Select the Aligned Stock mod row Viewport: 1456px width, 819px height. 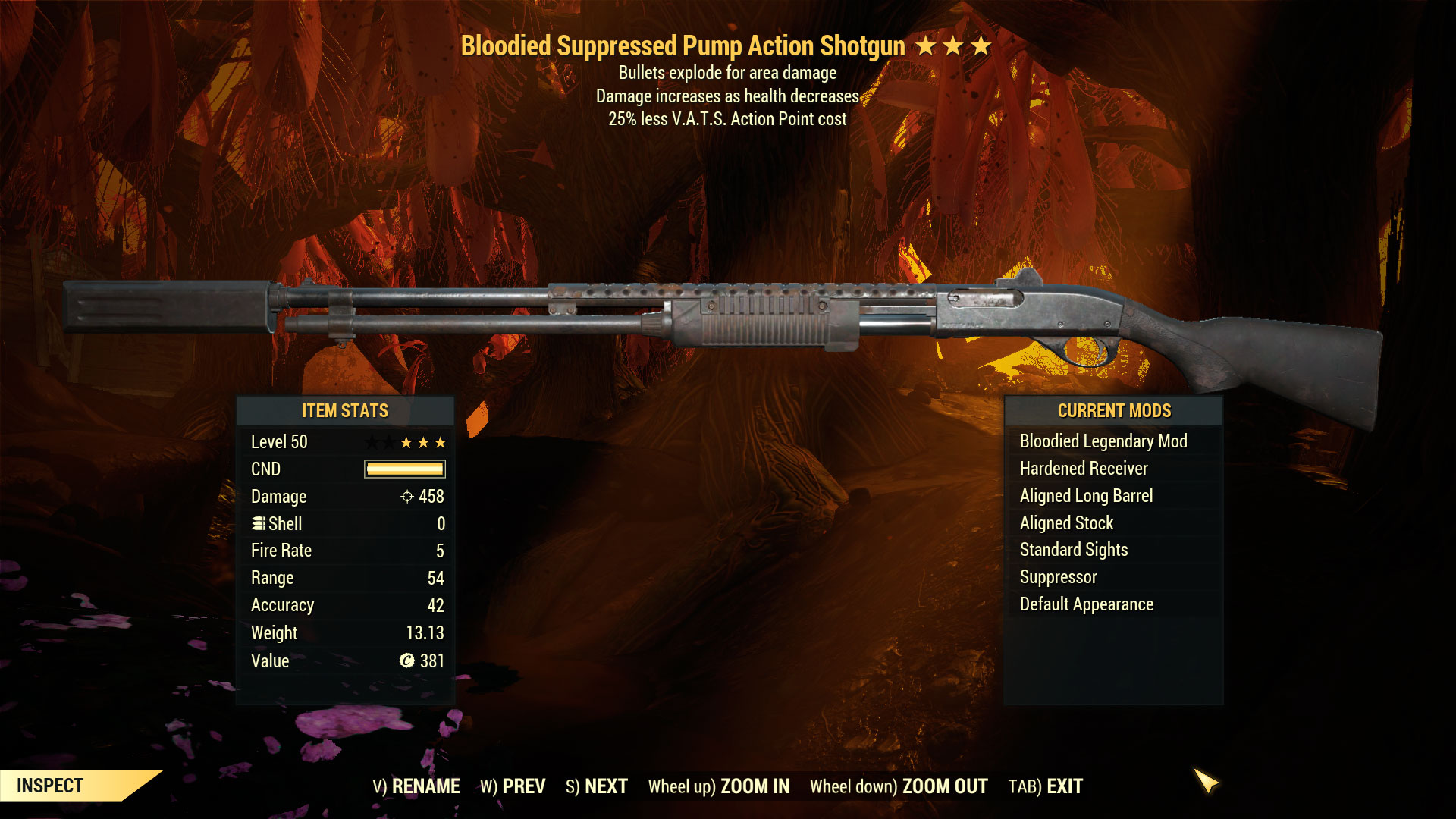click(x=1066, y=523)
